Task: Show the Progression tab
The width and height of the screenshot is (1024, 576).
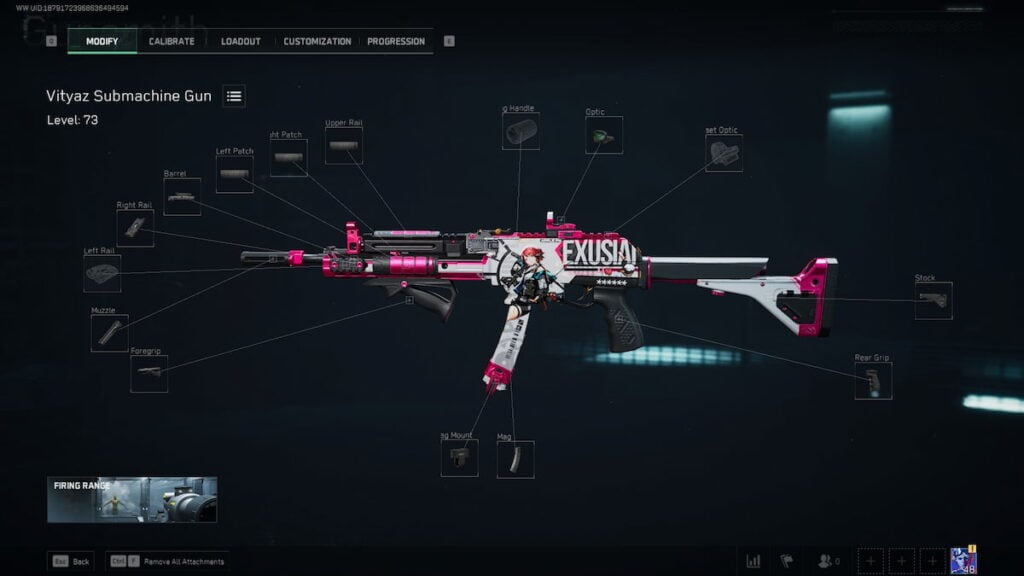Action: (396, 41)
